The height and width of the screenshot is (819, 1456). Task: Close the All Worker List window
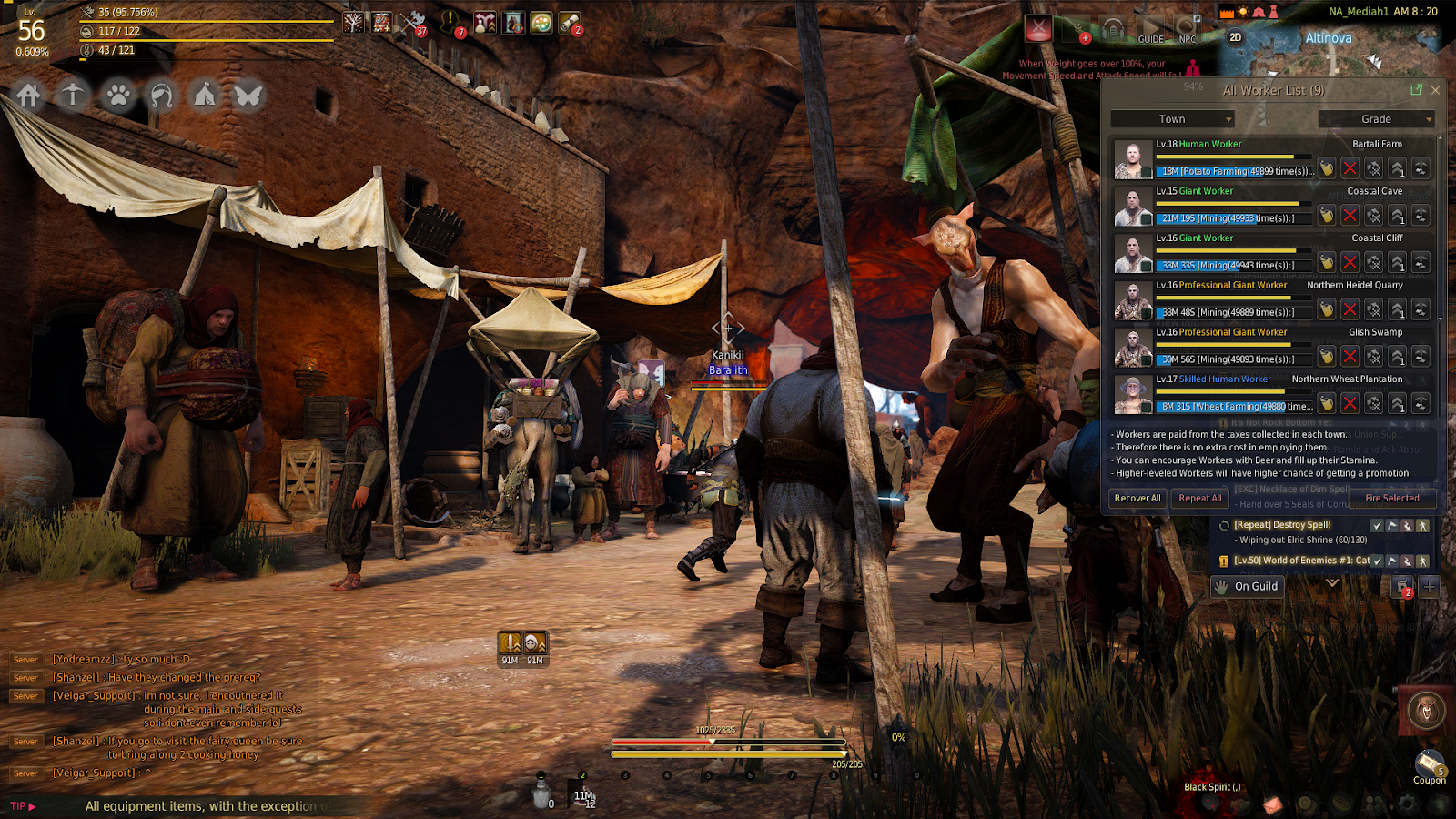(x=1435, y=90)
